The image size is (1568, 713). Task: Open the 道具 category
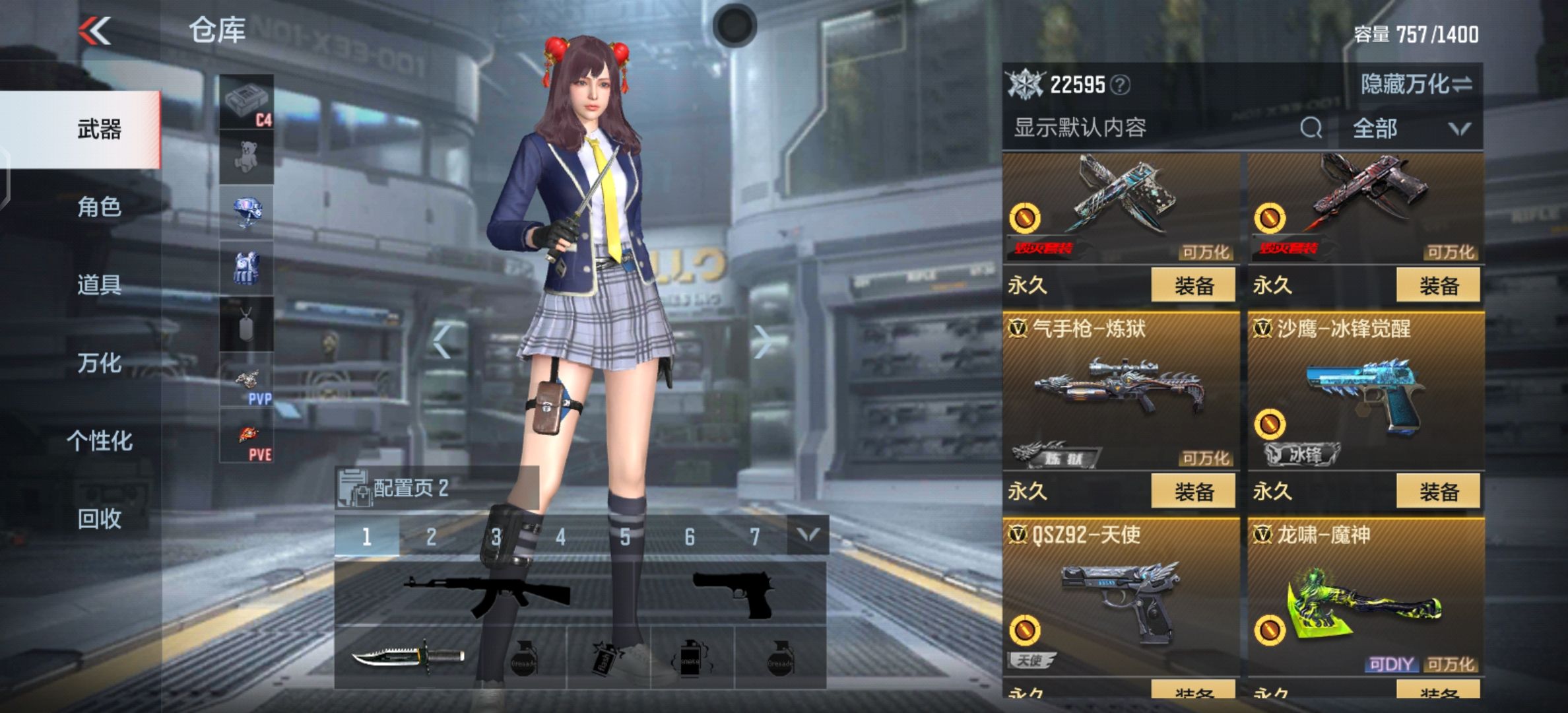point(99,285)
